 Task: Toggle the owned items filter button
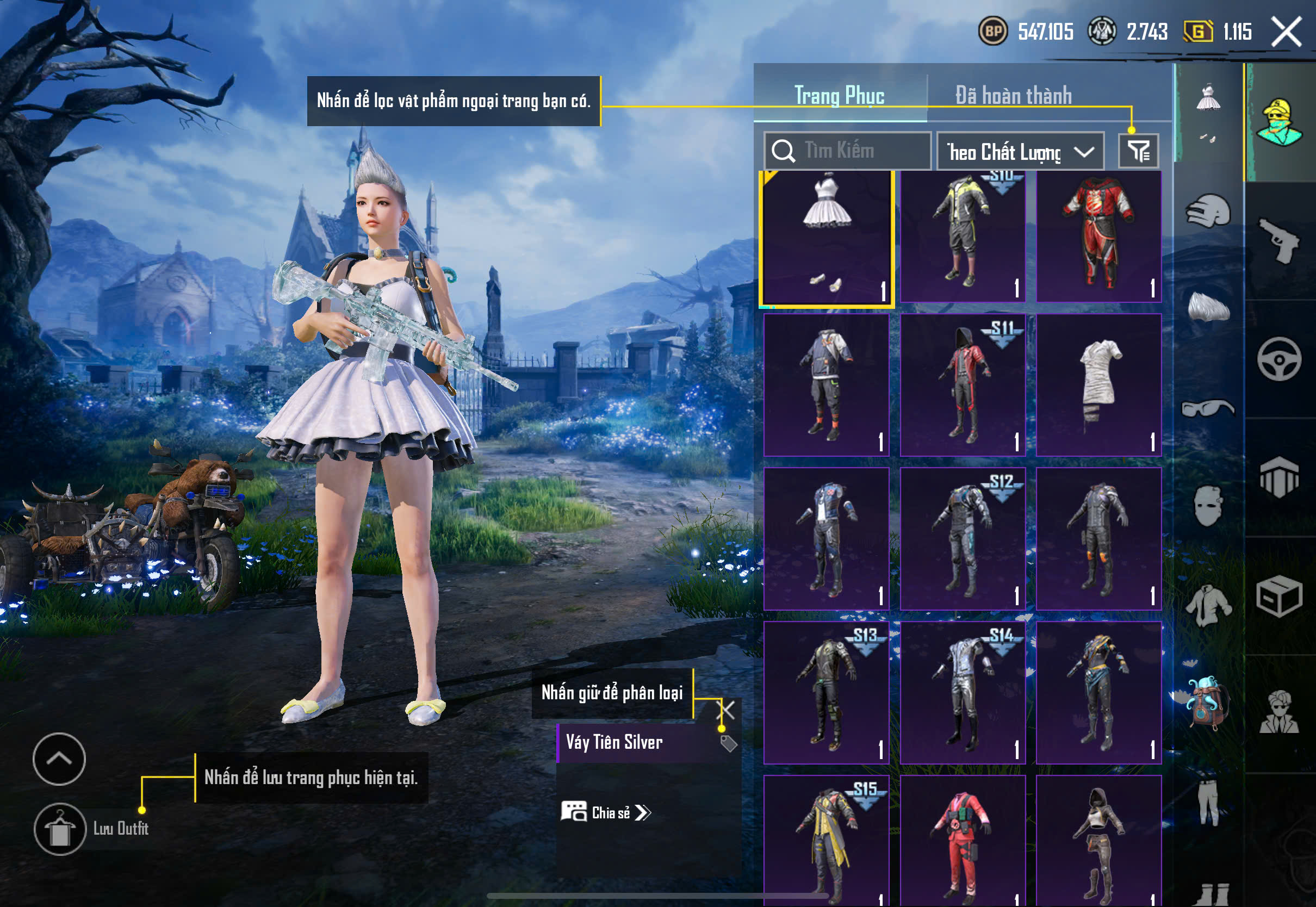(x=1138, y=151)
